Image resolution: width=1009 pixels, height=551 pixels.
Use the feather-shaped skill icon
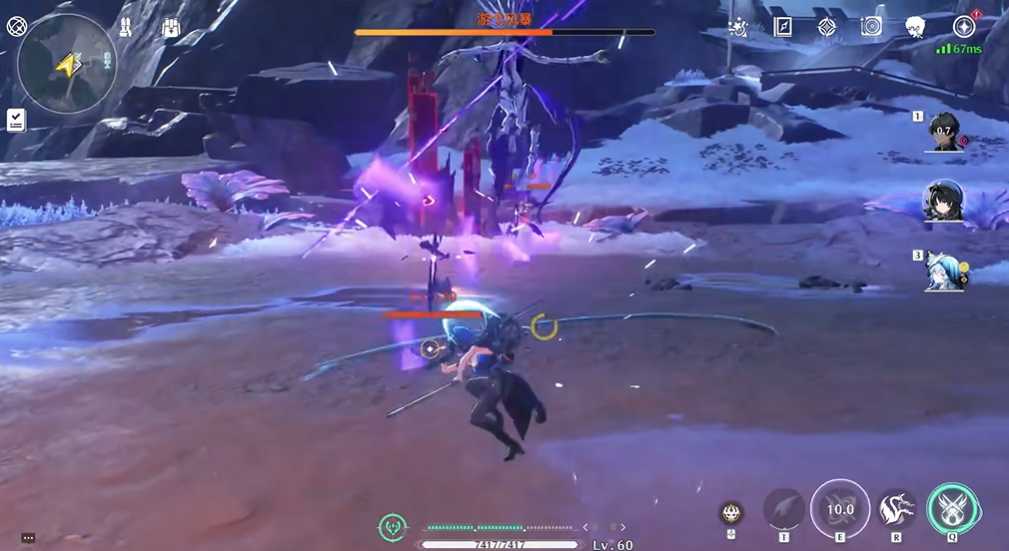[784, 509]
